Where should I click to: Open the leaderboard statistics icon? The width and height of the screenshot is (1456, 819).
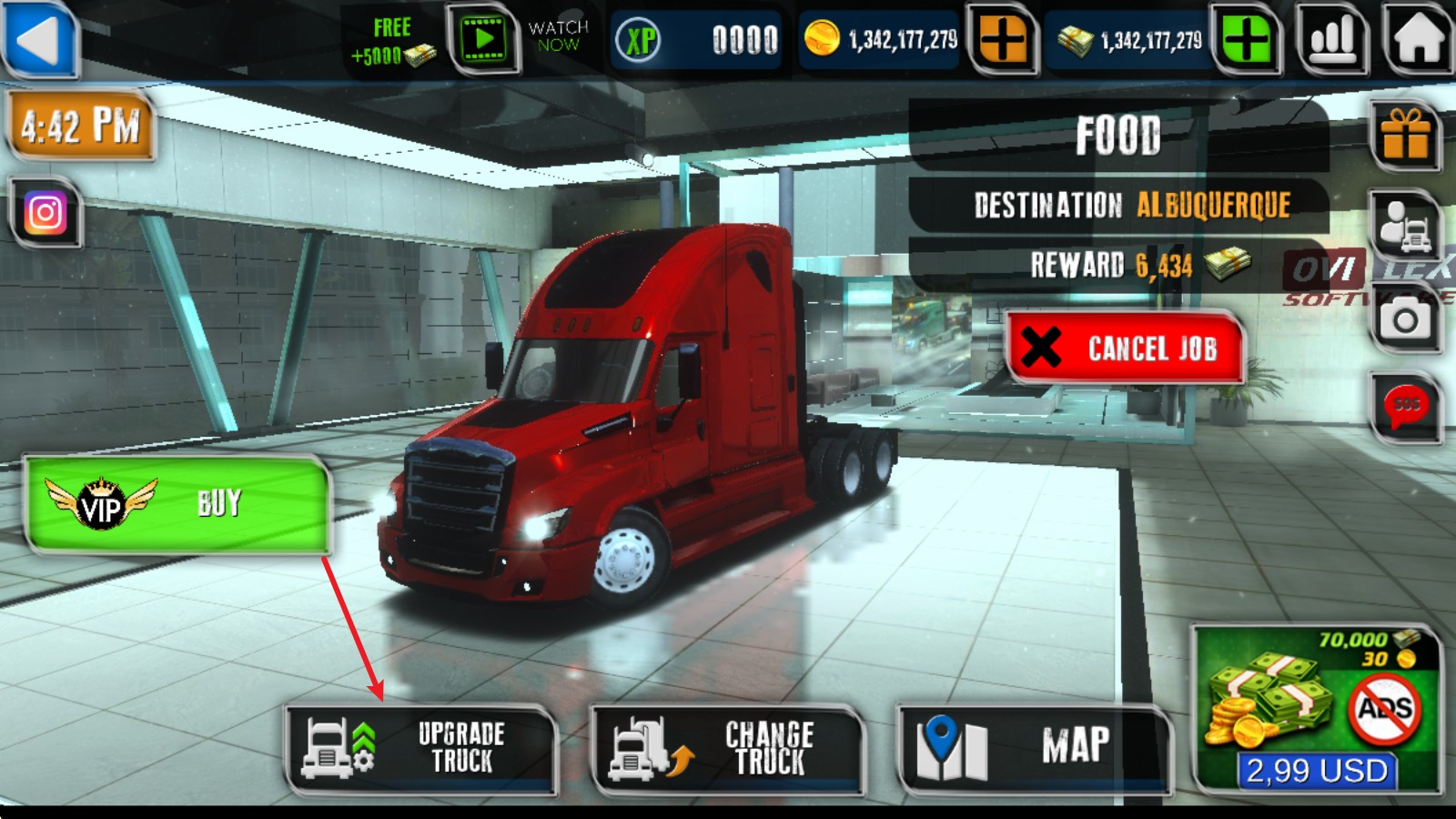[1331, 40]
